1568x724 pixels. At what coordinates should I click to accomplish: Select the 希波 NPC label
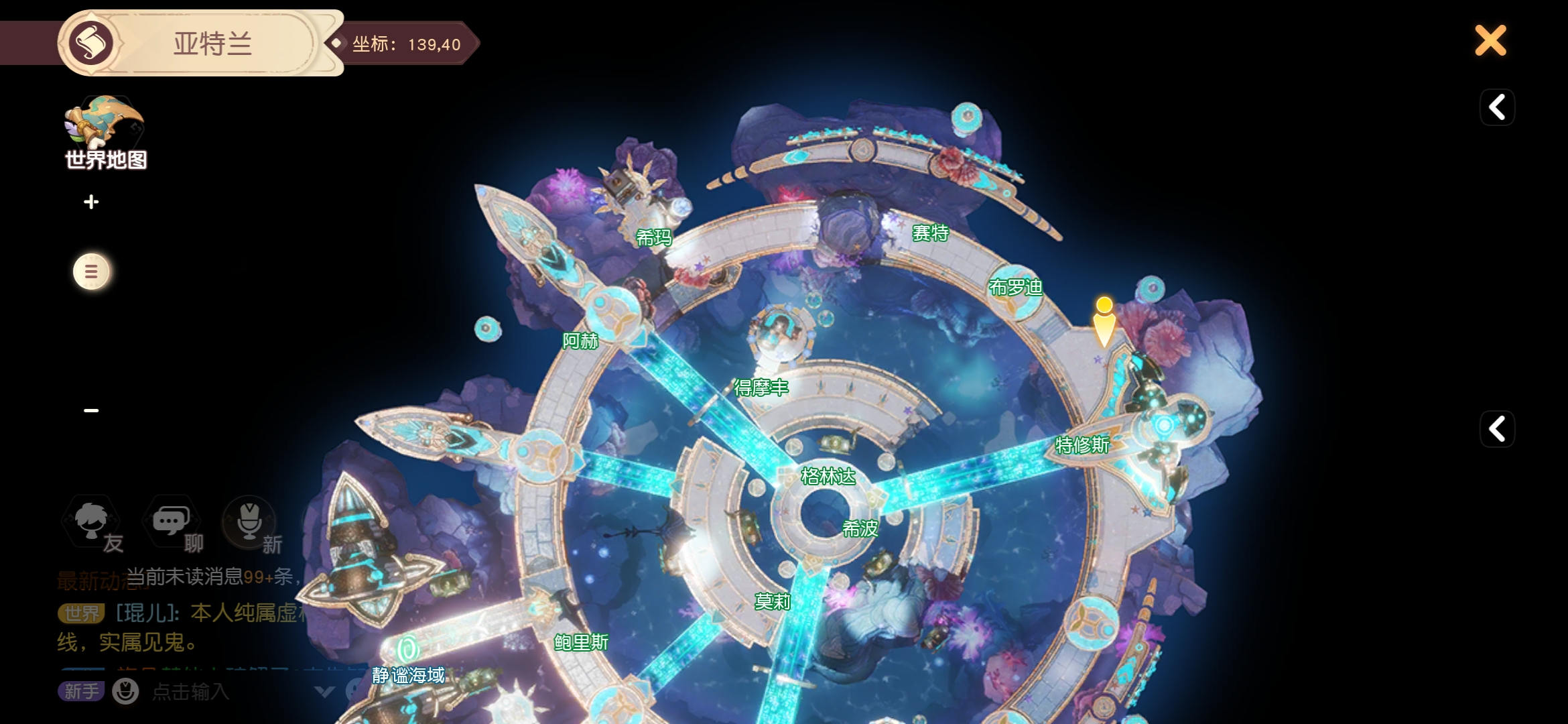click(860, 529)
